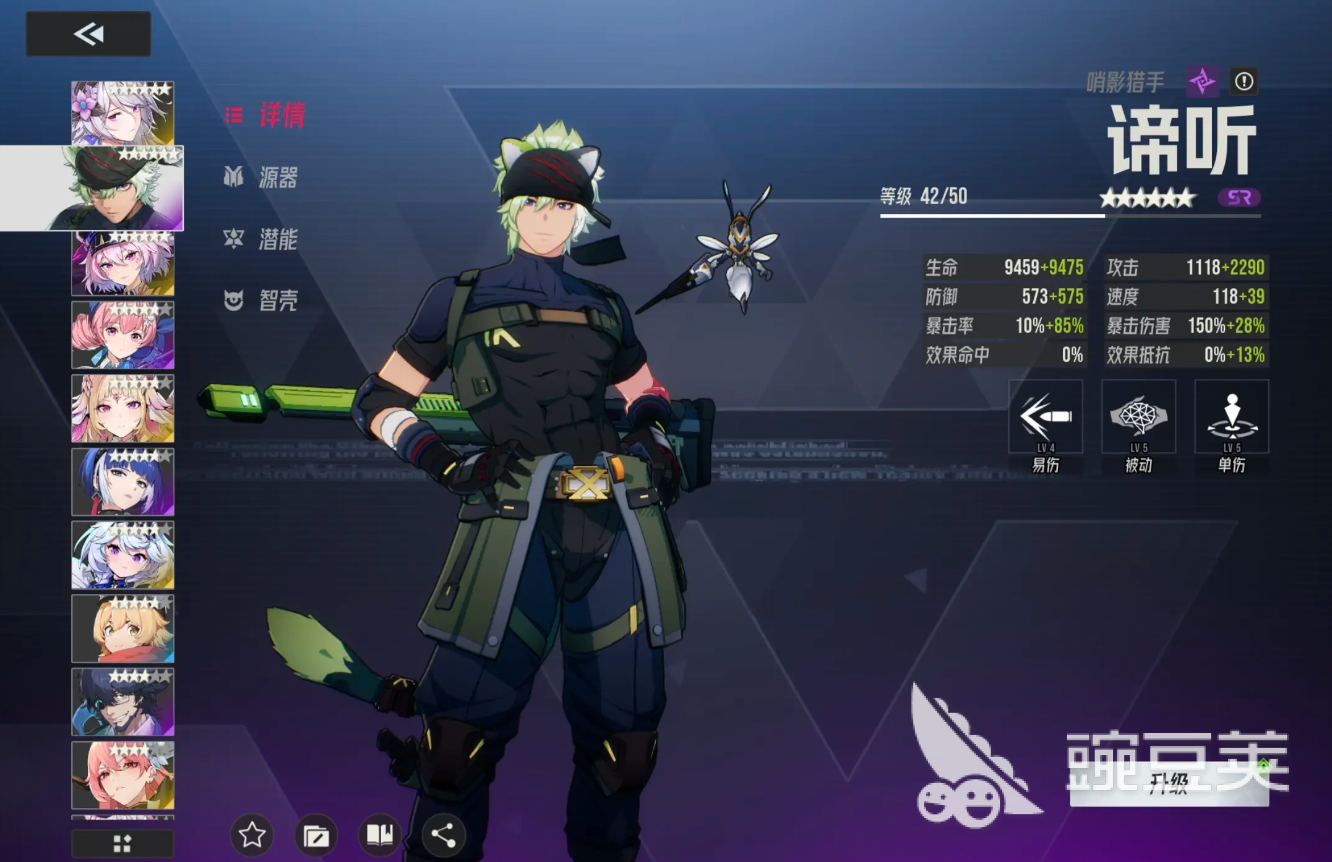Choose the blonde girl with red scarf portrait

tap(122, 628)
